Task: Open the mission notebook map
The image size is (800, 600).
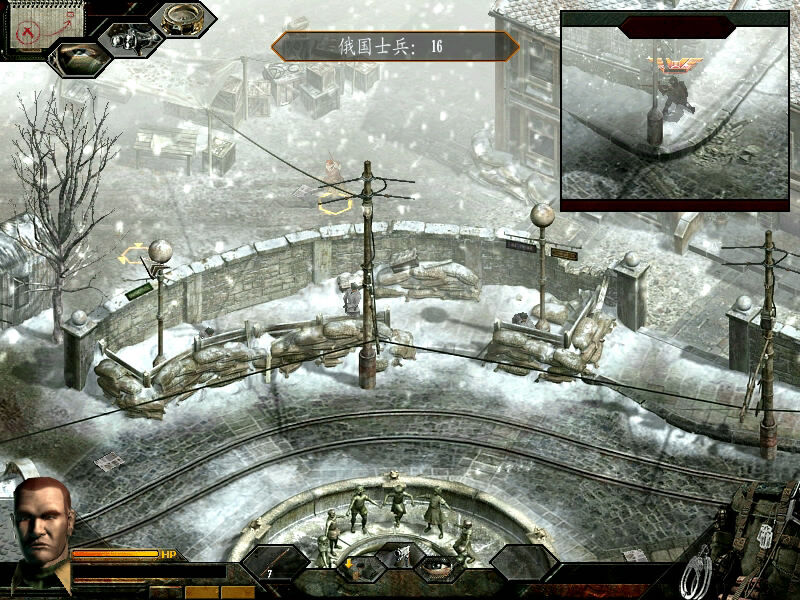Action: coord(33,26)
